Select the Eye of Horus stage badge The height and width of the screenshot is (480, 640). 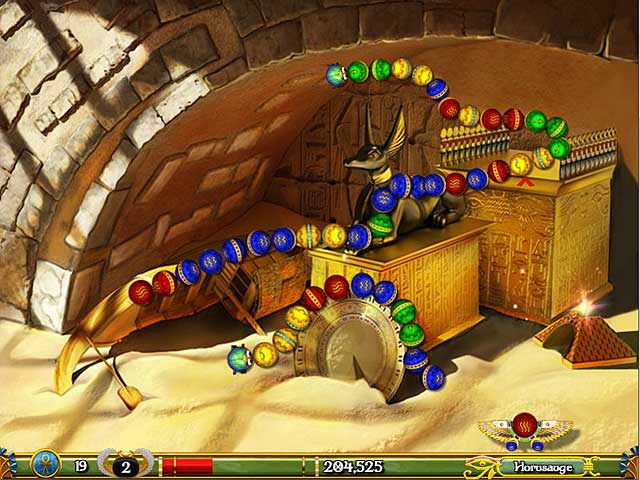coord(481,466)
